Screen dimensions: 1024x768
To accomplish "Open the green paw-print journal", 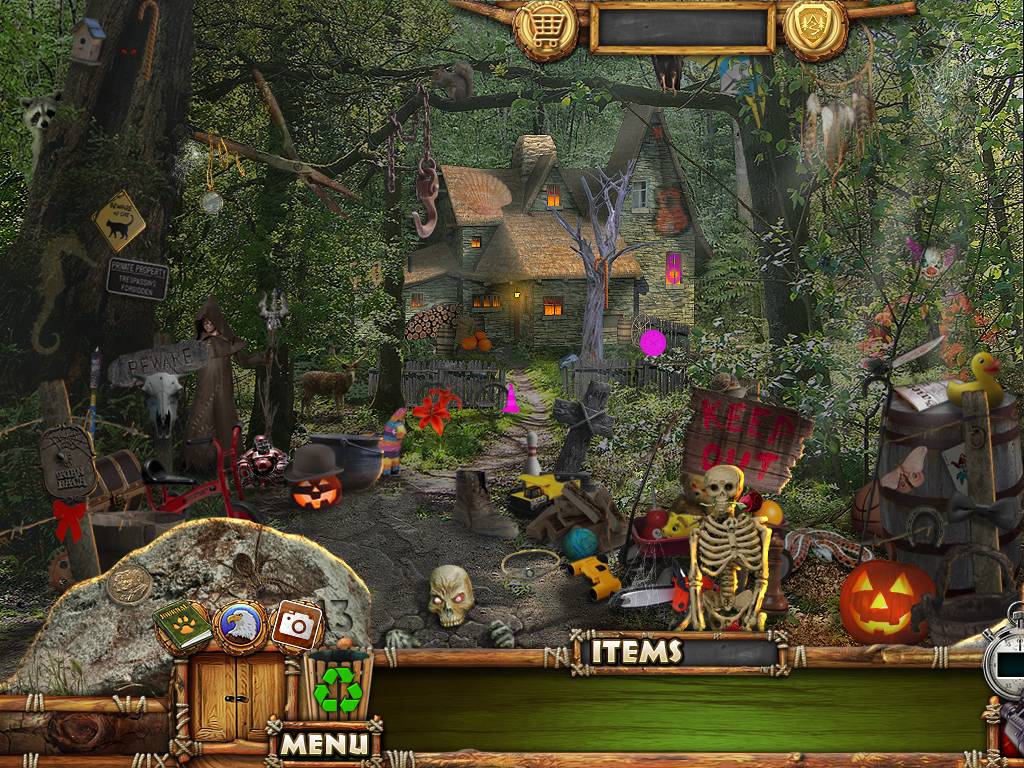I will click(182, 627).
